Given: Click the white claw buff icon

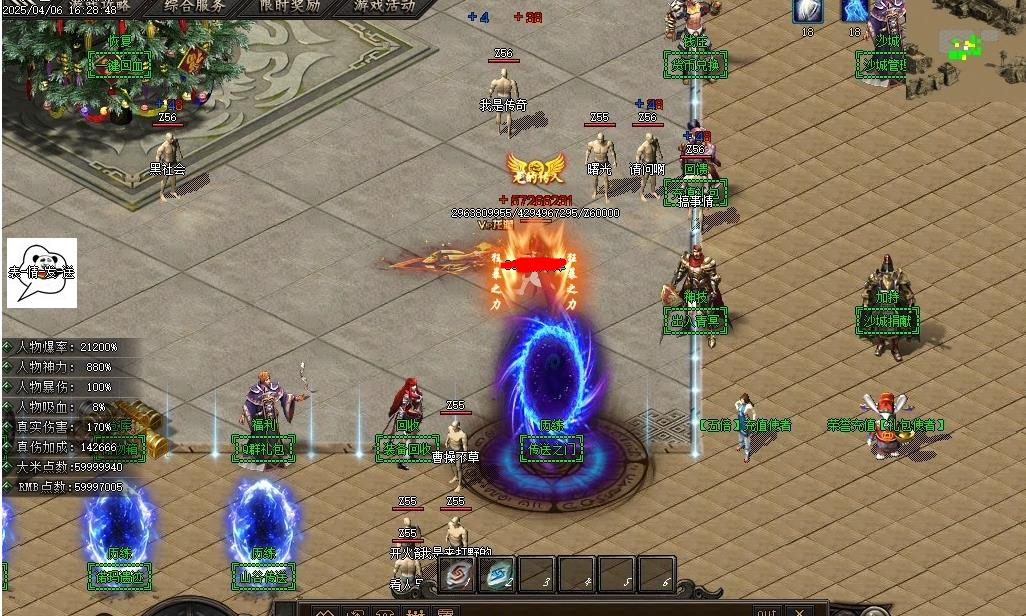Looking at the screenshot, I should pos(808,11).
